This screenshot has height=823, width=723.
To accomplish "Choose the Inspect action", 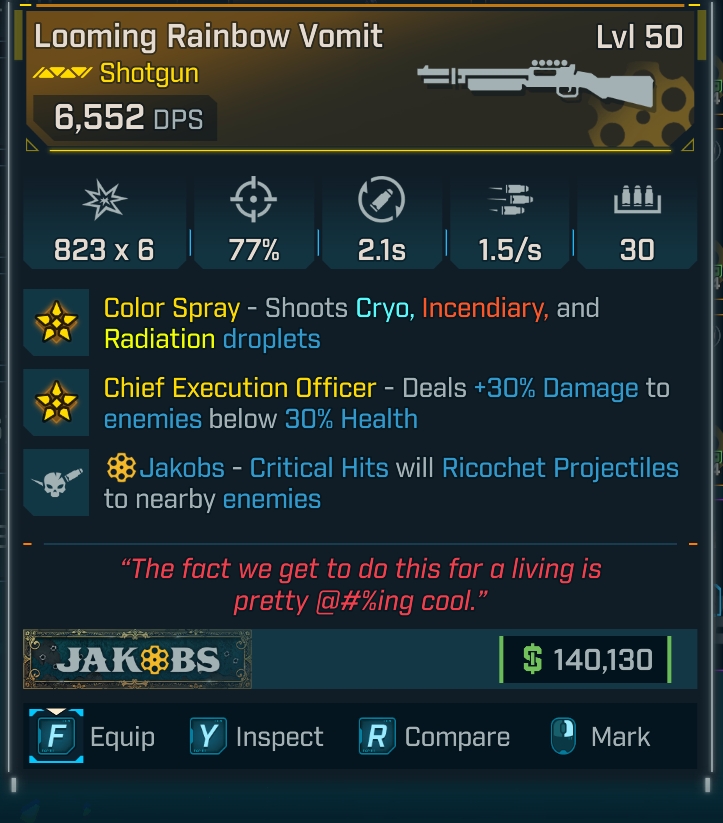I will coord(257,738).
